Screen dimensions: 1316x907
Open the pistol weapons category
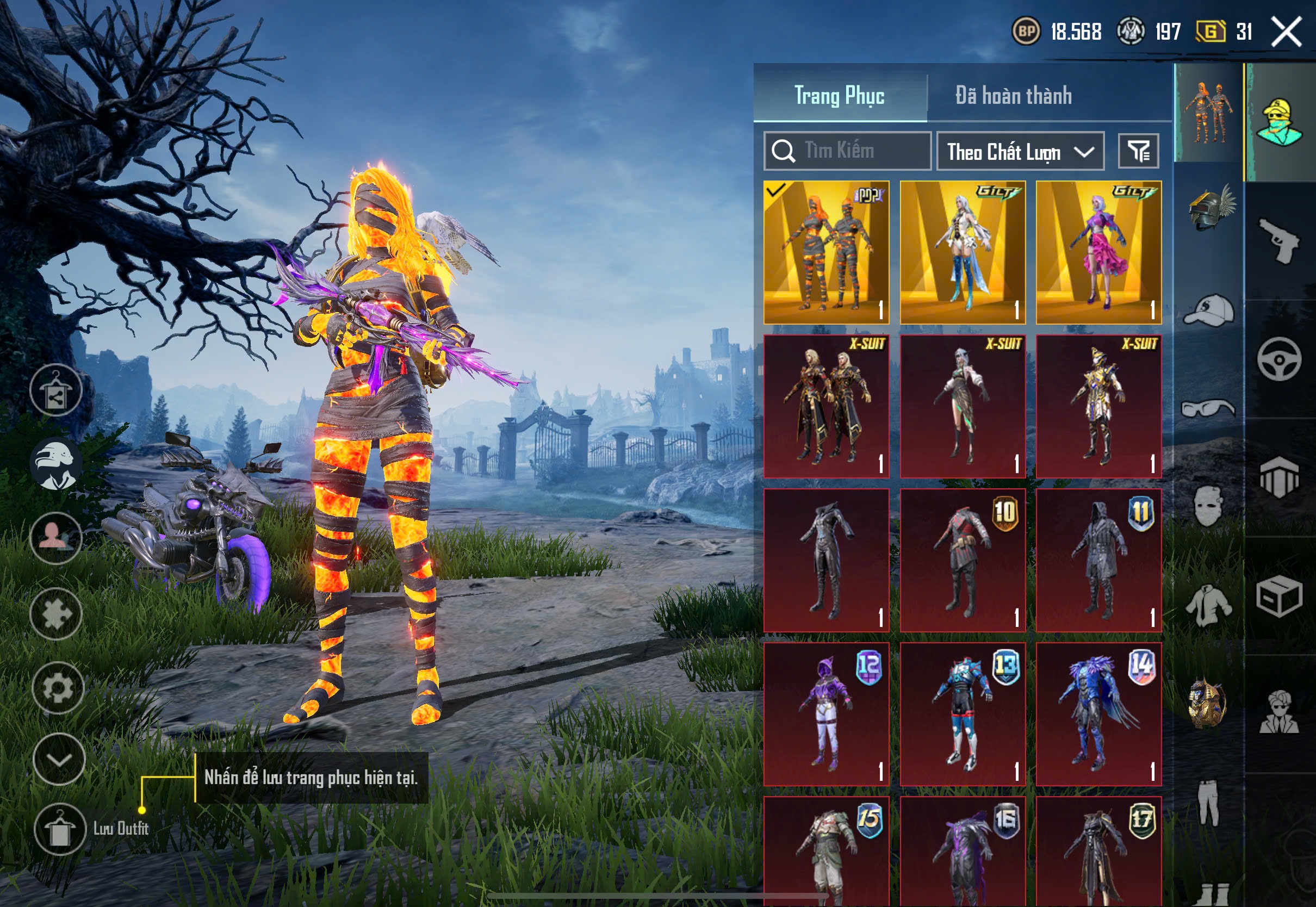1279,240
